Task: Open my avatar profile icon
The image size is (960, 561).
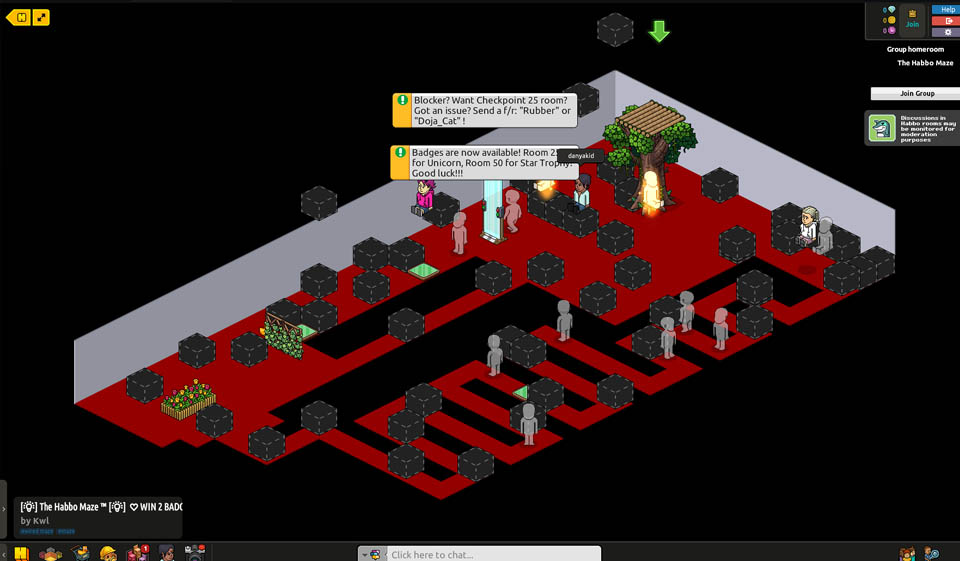Action: click(x=166, y=553)
